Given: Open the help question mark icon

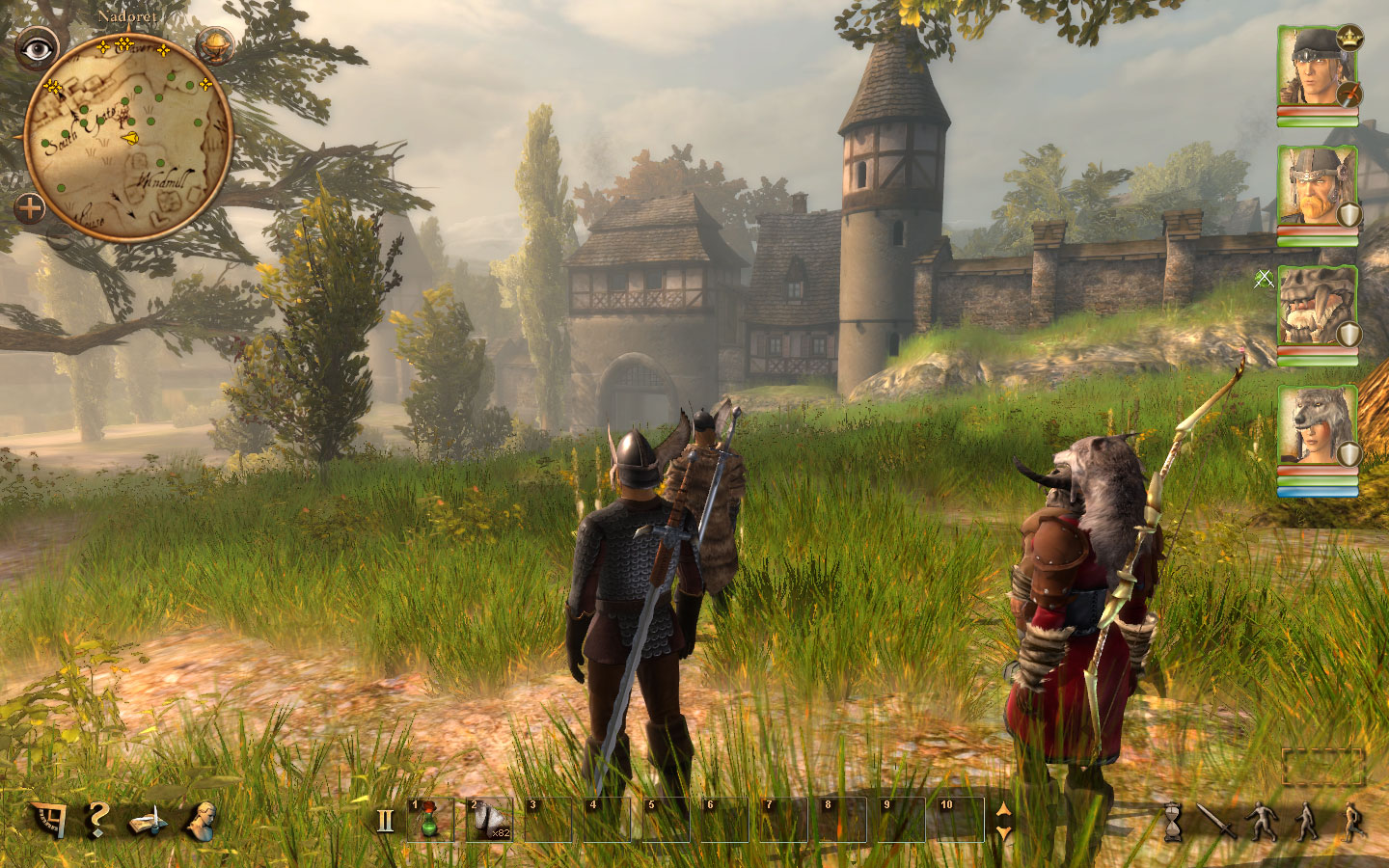Looking at the screenshot, I should click(96, 820).
